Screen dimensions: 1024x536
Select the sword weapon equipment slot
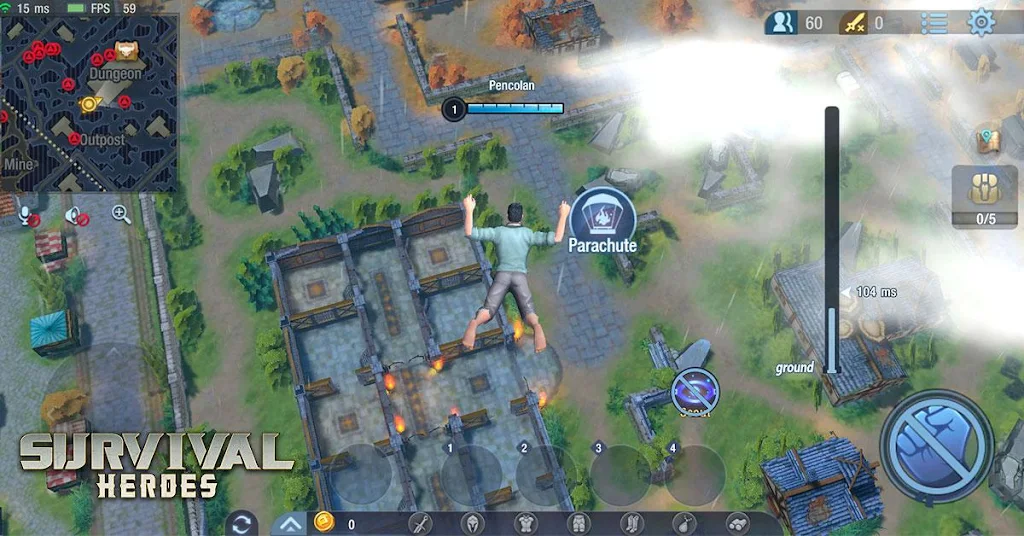coord(420,523)
